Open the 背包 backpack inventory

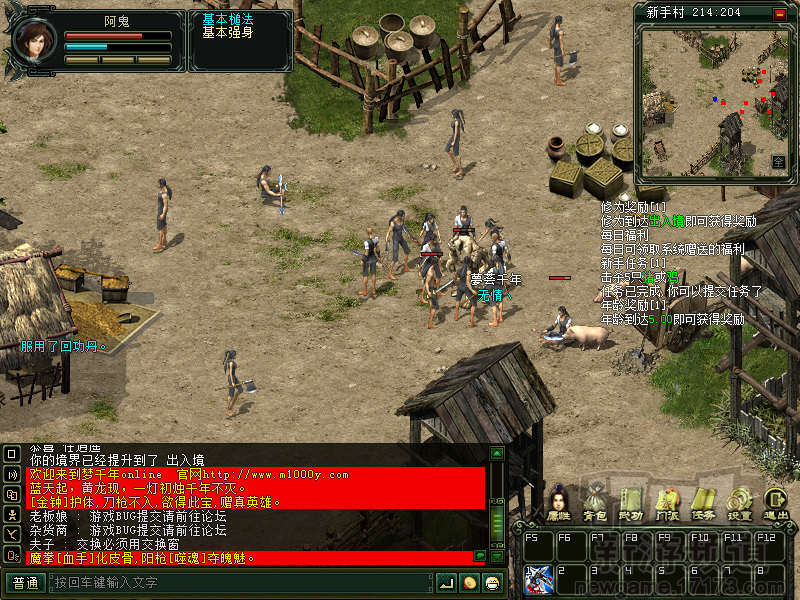595,502
